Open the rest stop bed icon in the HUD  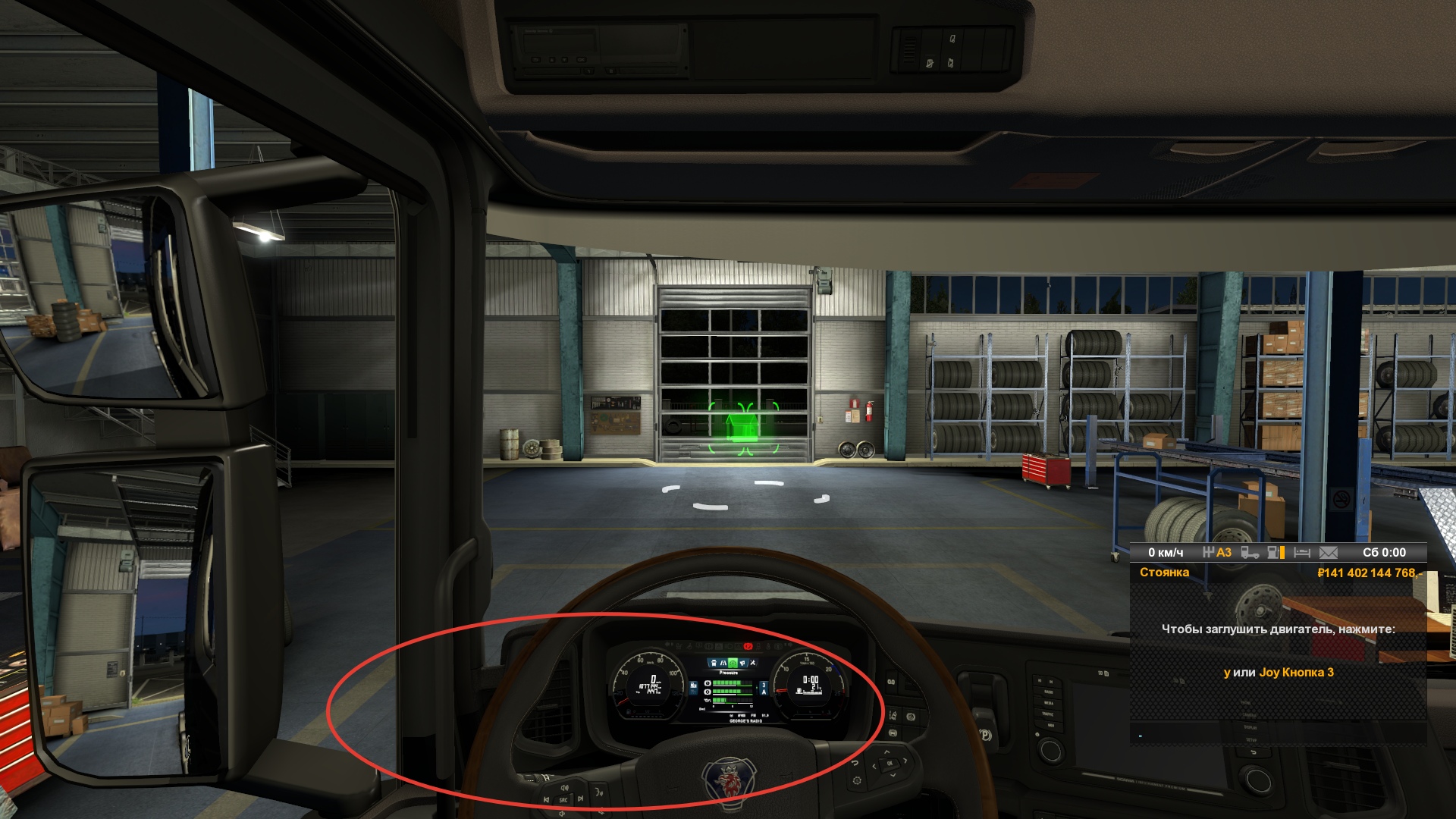click(1301, 553)
